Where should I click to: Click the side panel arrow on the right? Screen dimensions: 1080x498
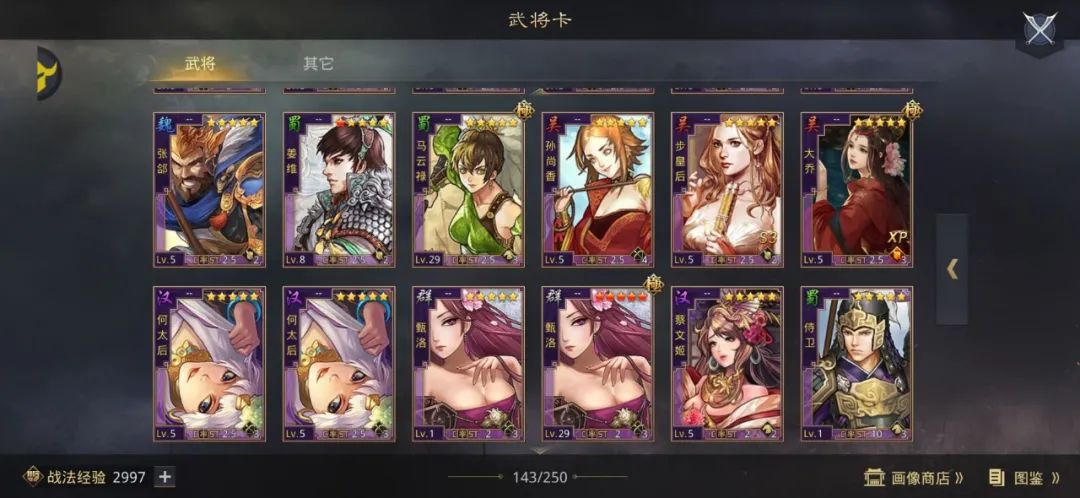pos(952,268)
